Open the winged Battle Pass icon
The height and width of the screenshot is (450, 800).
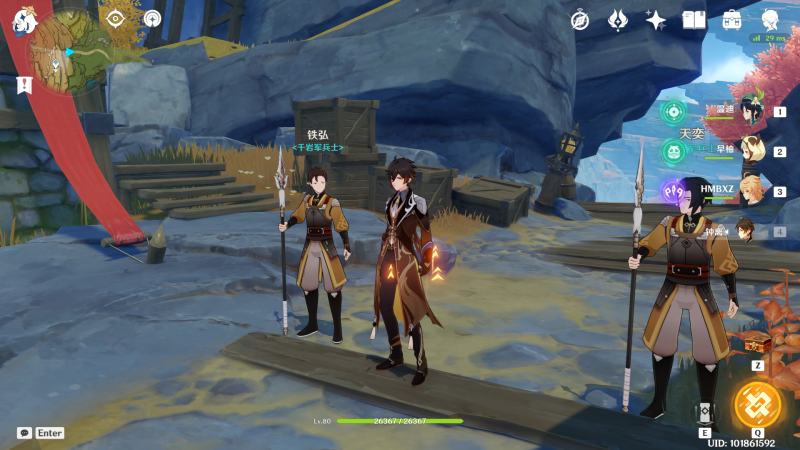coord(618,20)
